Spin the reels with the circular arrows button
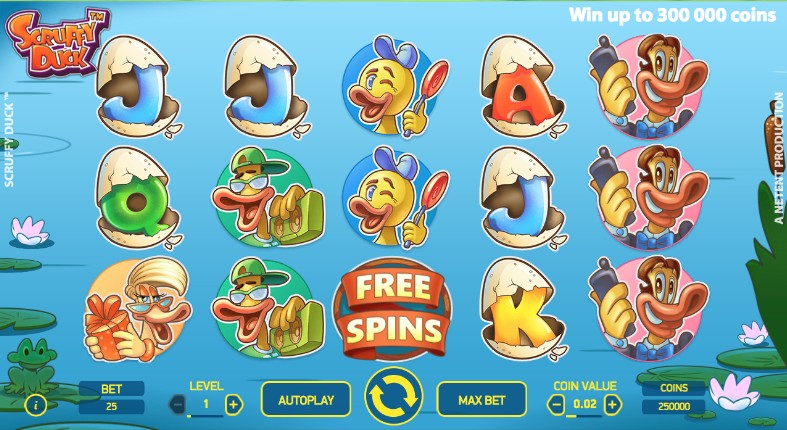Image resolution: width=787 pixels, height=430 pixels. point(393,398)
